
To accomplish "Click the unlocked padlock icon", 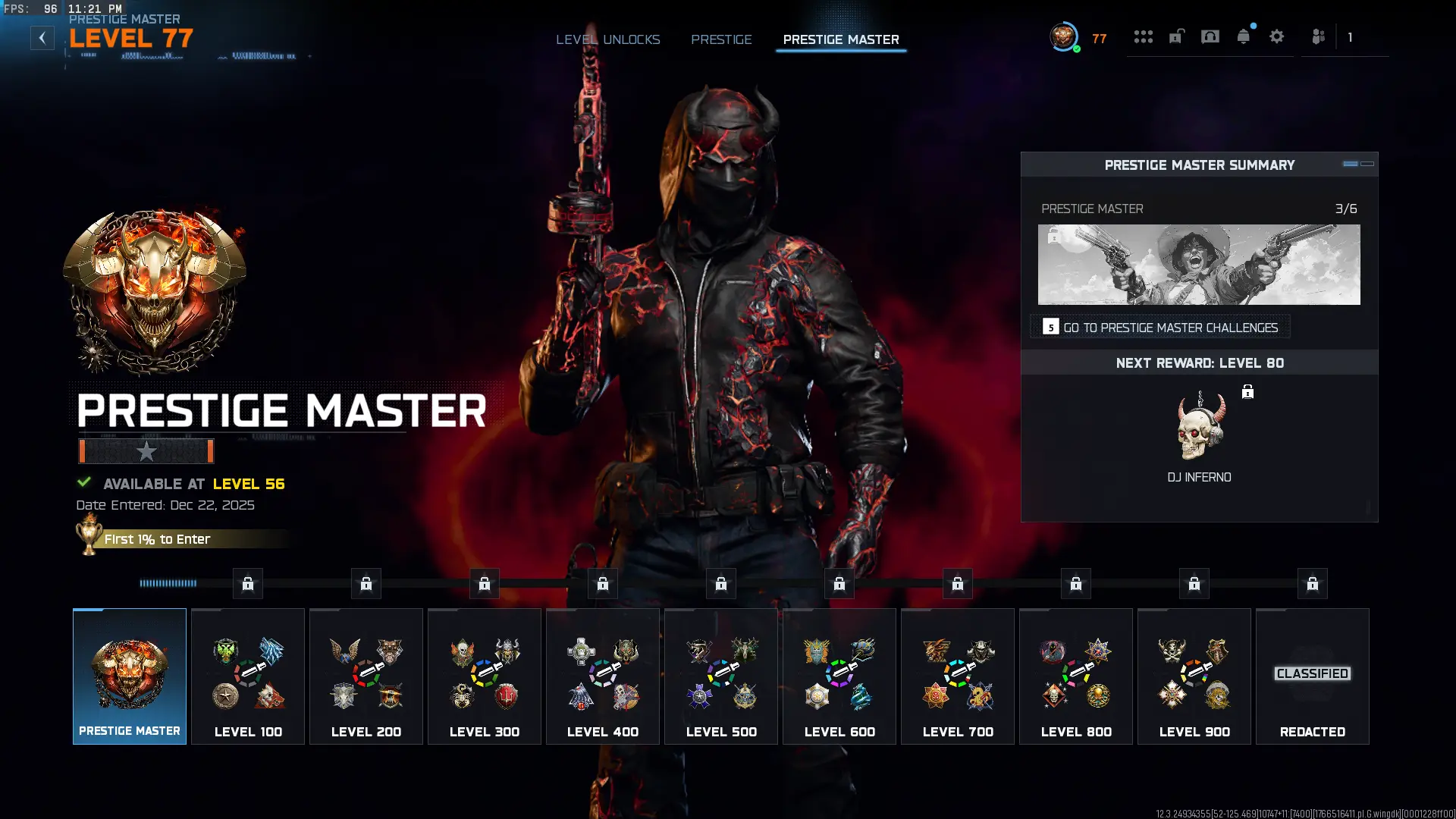I will click(x=1177, y=36).
